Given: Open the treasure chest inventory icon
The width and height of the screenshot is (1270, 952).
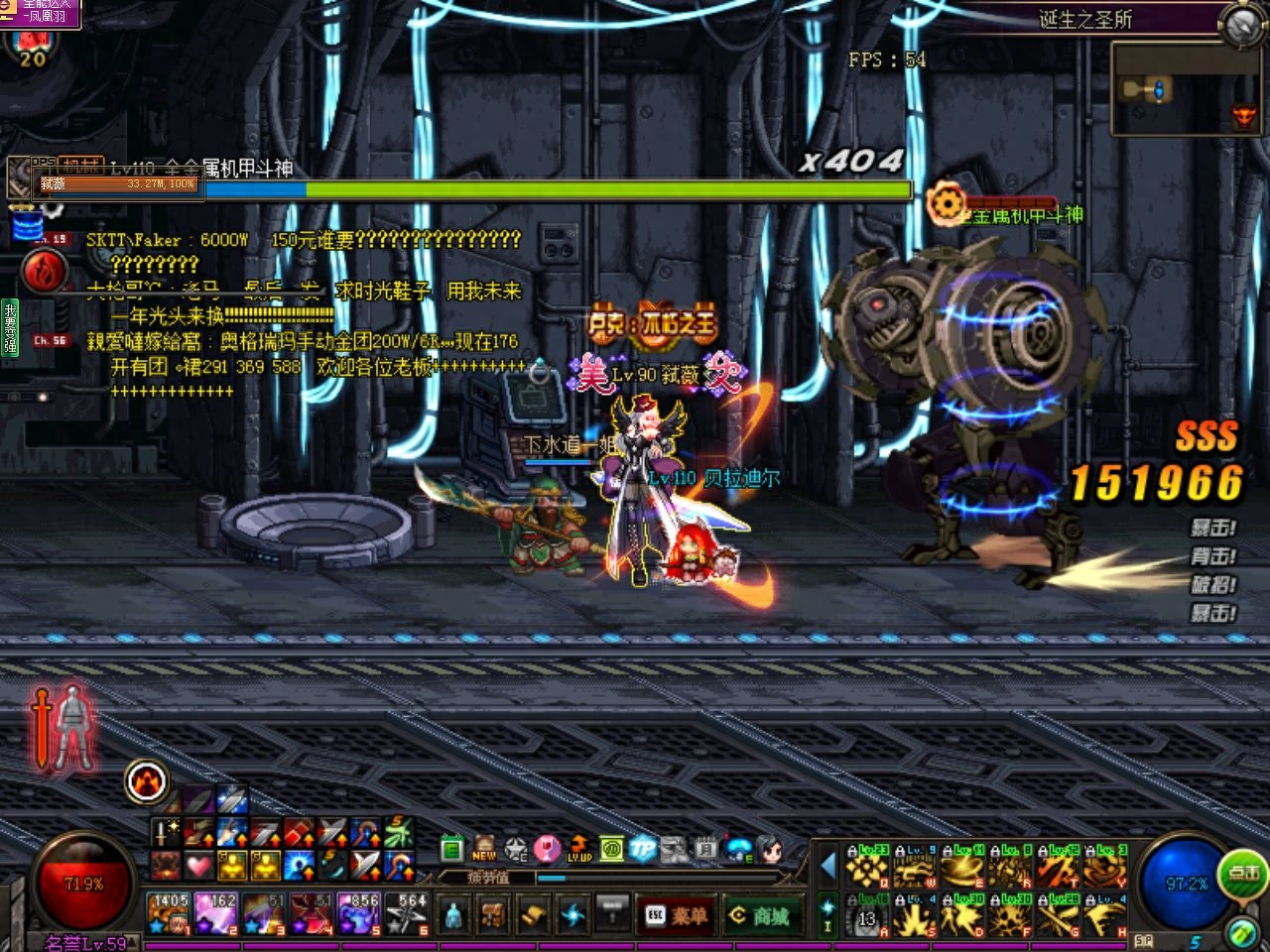Looking at the screenshot, I should pos(493,913).
